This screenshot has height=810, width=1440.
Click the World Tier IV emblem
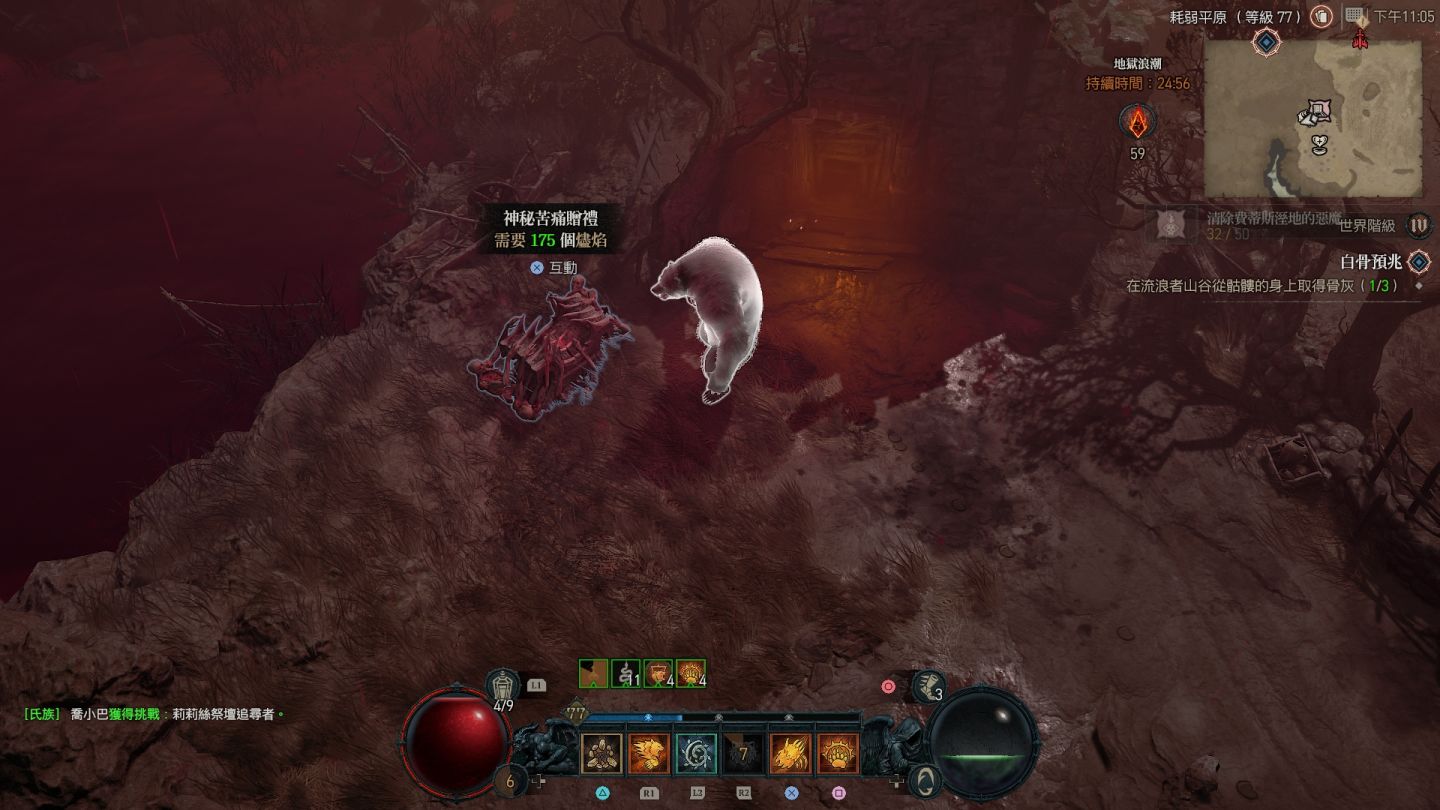(1418, 226)
